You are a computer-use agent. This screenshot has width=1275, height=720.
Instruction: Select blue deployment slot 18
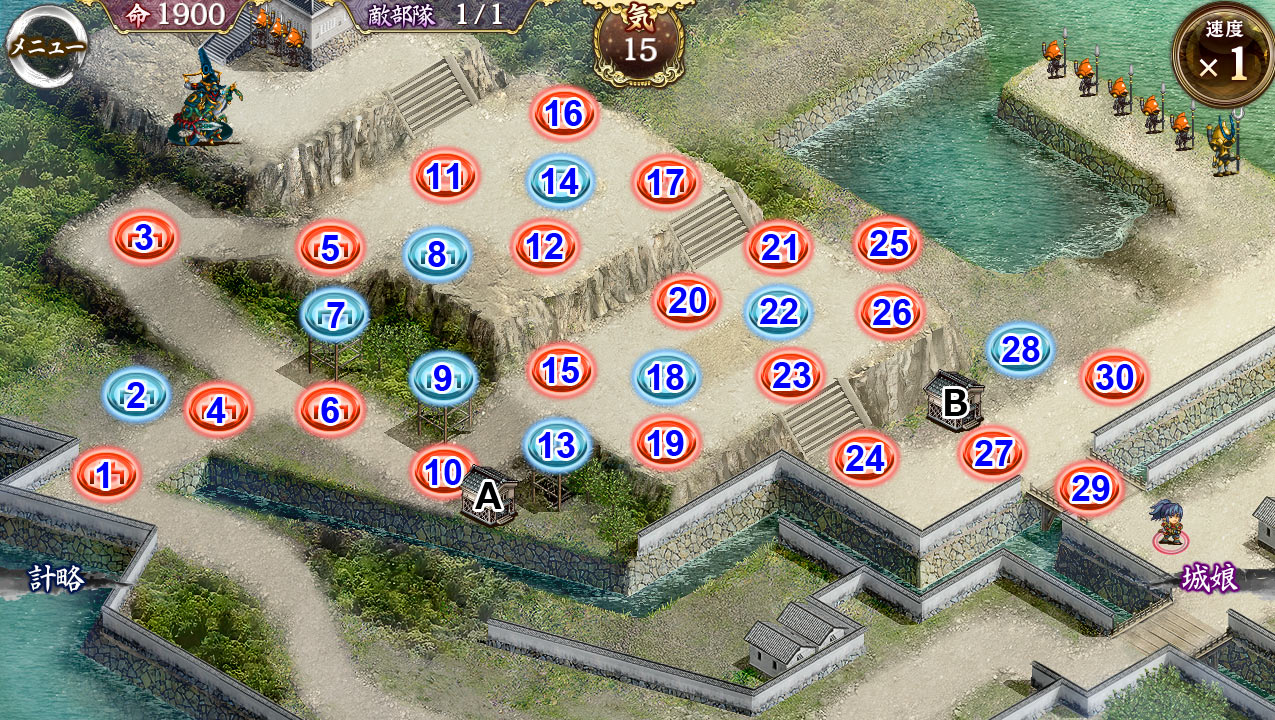666,377
